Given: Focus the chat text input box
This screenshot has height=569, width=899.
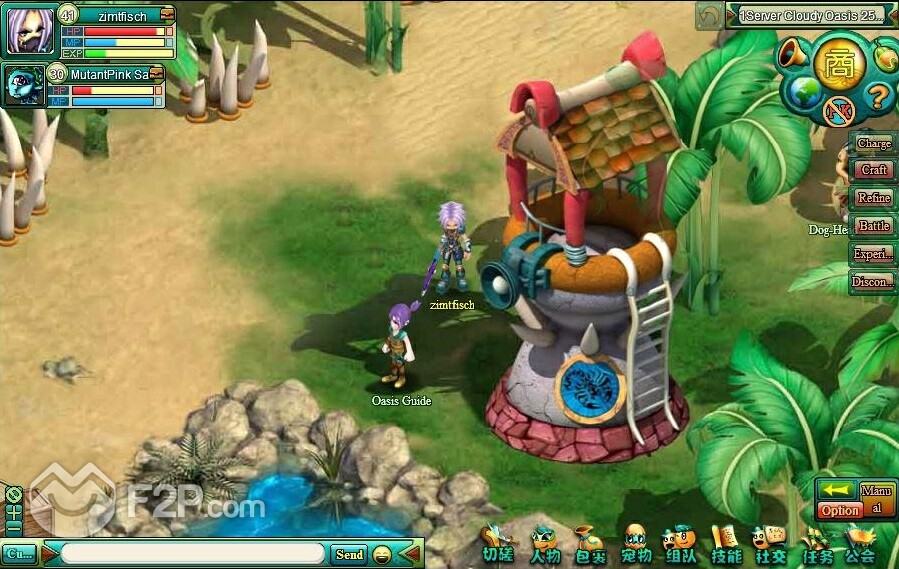Looking at the screenshot, I should [192, 554].
